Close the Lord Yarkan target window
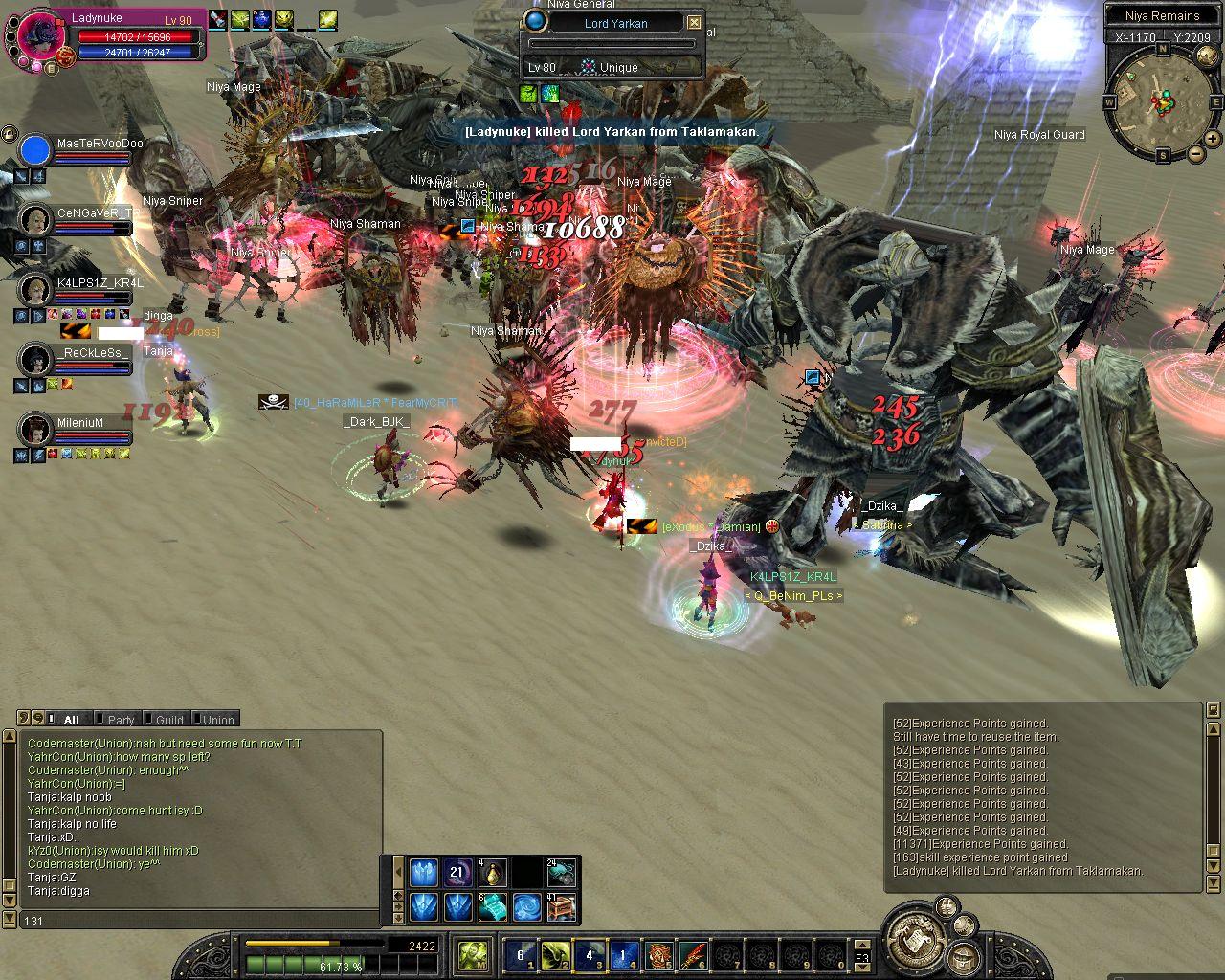Image resolution: width=1225 pixels, height=980 pixels. click(695, 23)
